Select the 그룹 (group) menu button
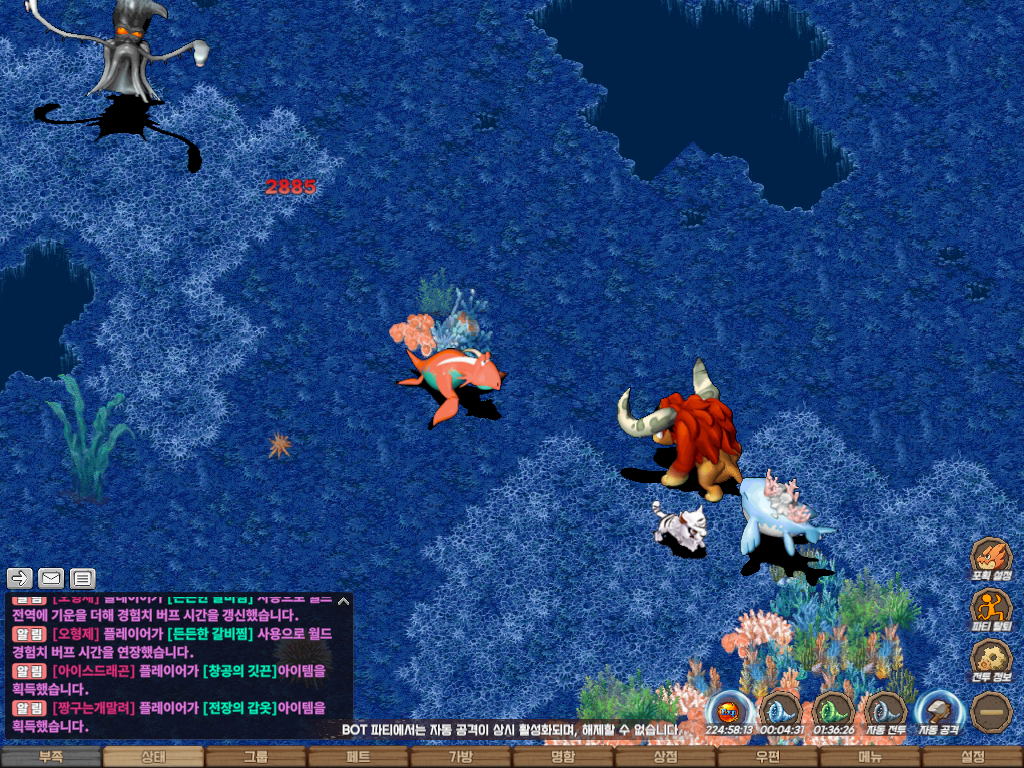Viewport: 1024px width, 768px height. pyautogui.click(x=256, y=757)
